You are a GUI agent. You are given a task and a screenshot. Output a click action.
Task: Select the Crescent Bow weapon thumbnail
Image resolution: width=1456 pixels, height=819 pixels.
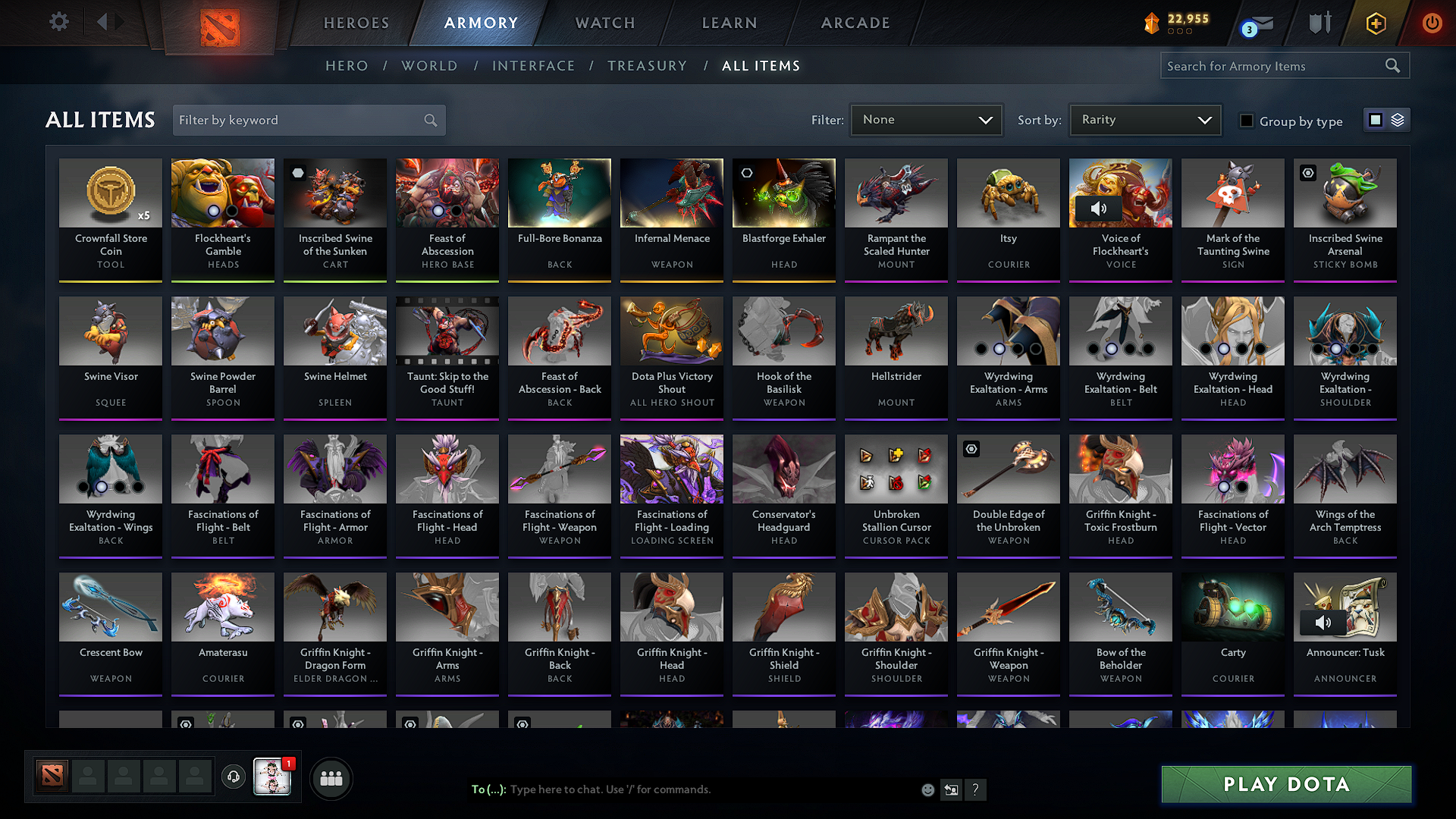(110, 607)
